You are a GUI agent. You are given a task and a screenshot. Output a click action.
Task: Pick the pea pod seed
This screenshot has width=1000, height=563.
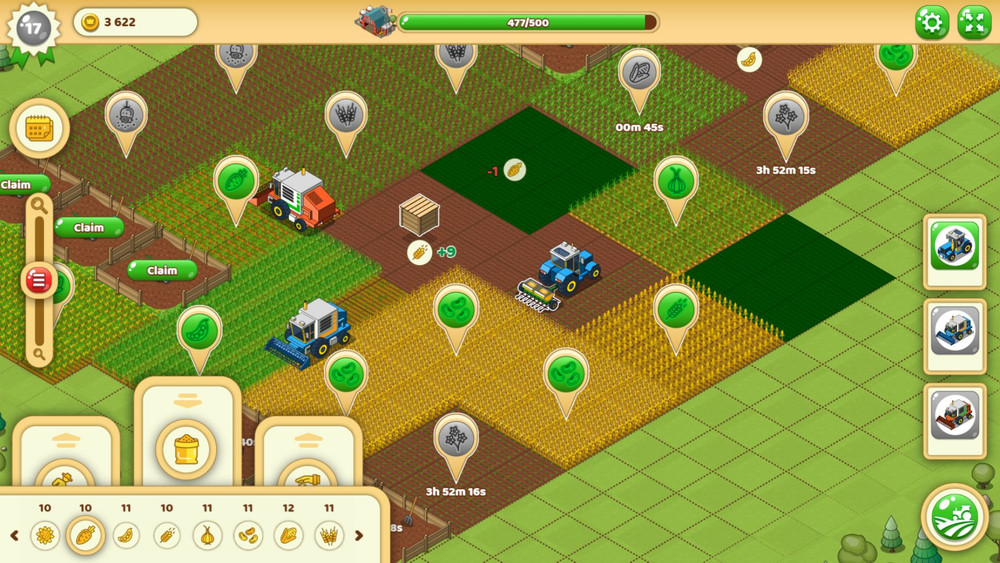tap(126, 536)
